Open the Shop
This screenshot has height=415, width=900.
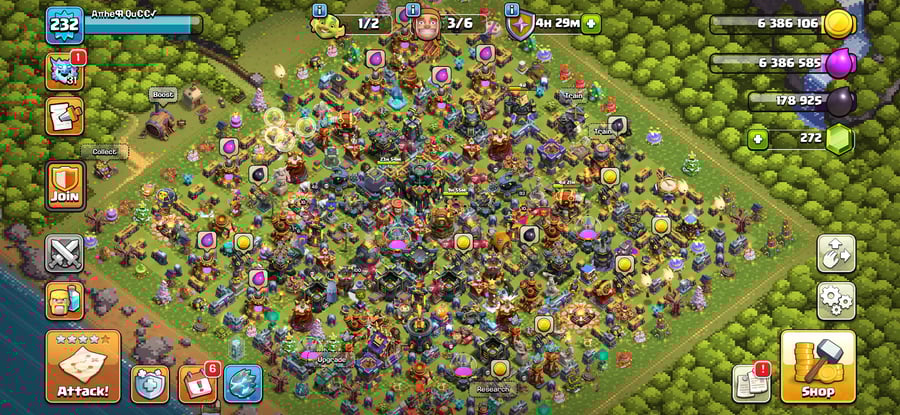click(x=817, y=366)
